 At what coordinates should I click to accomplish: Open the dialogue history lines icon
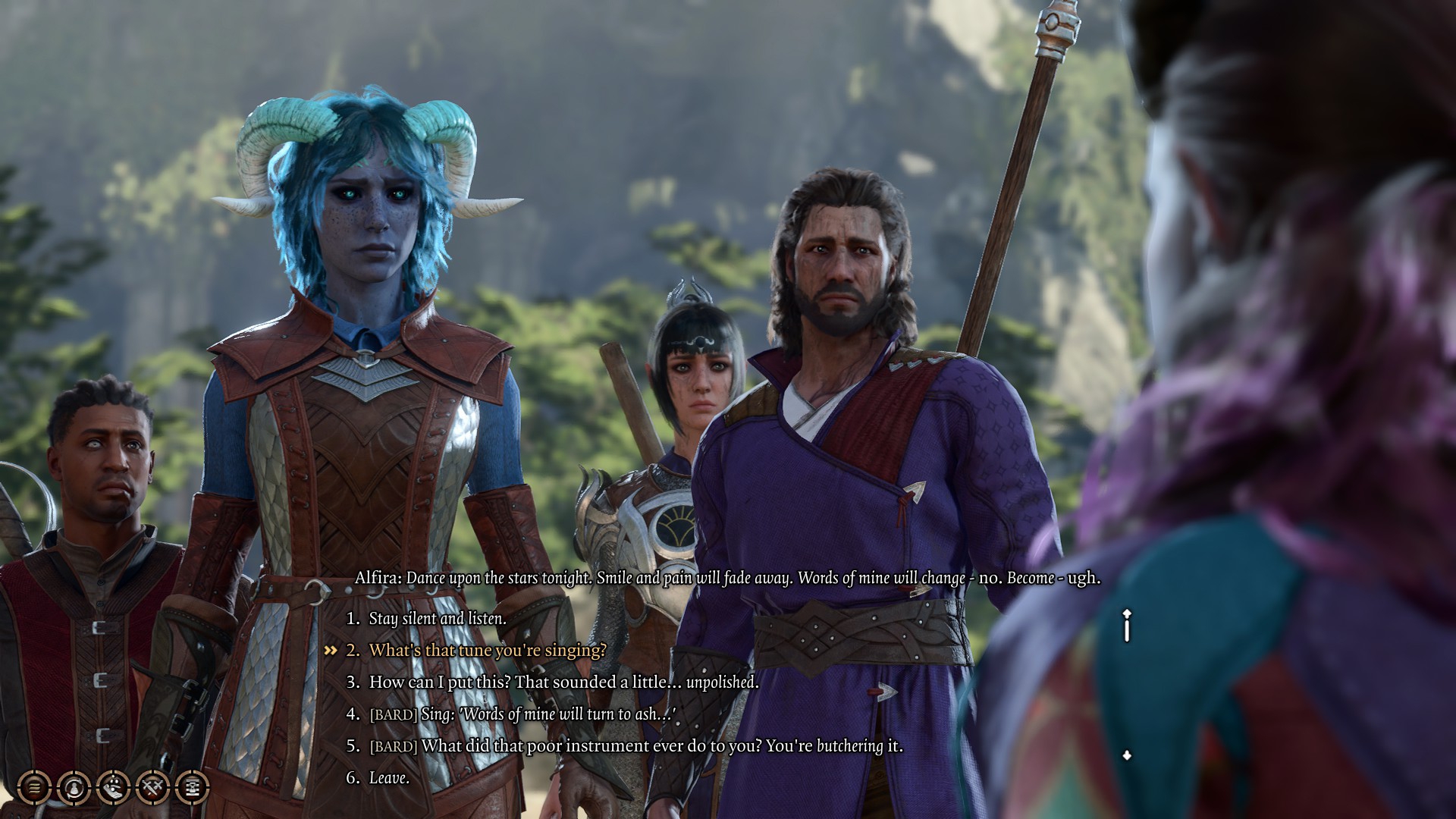pos(34,786)
